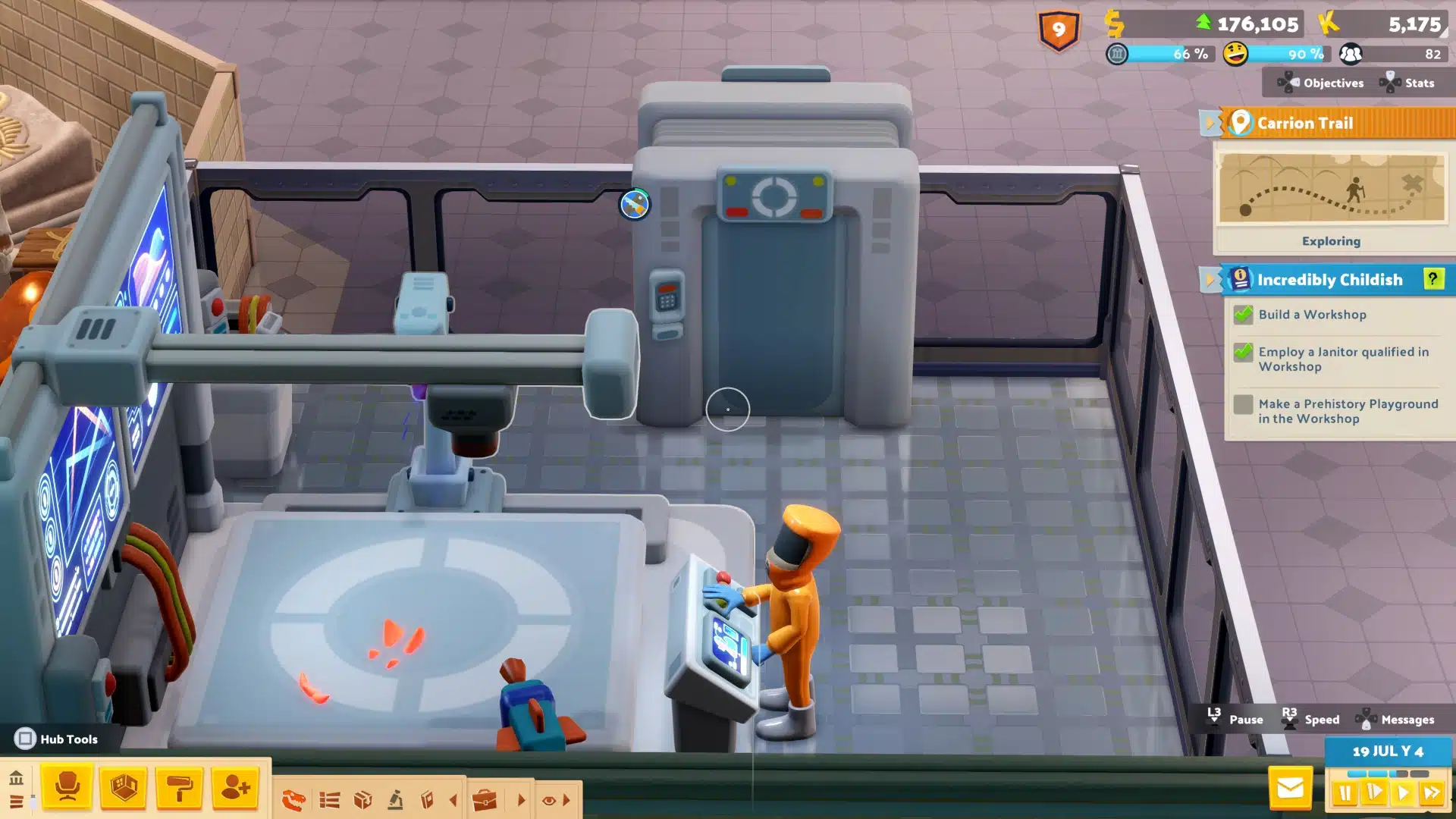The height and width of the screenshot is (819, 1456).
Task: Set game speed to slow play
Action: click(1374, 793)
